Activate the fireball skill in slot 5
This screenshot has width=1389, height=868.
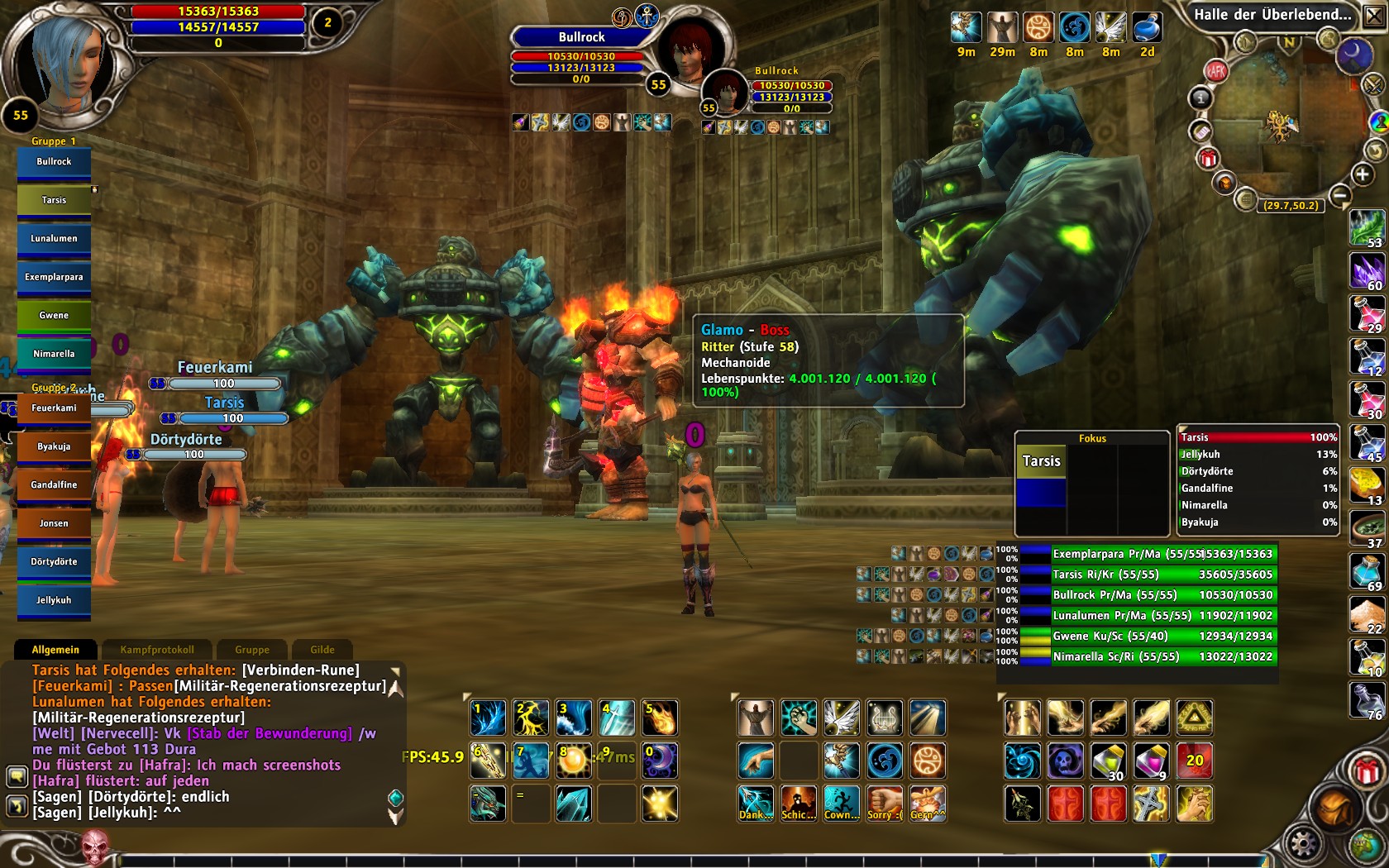pos(660,718)
